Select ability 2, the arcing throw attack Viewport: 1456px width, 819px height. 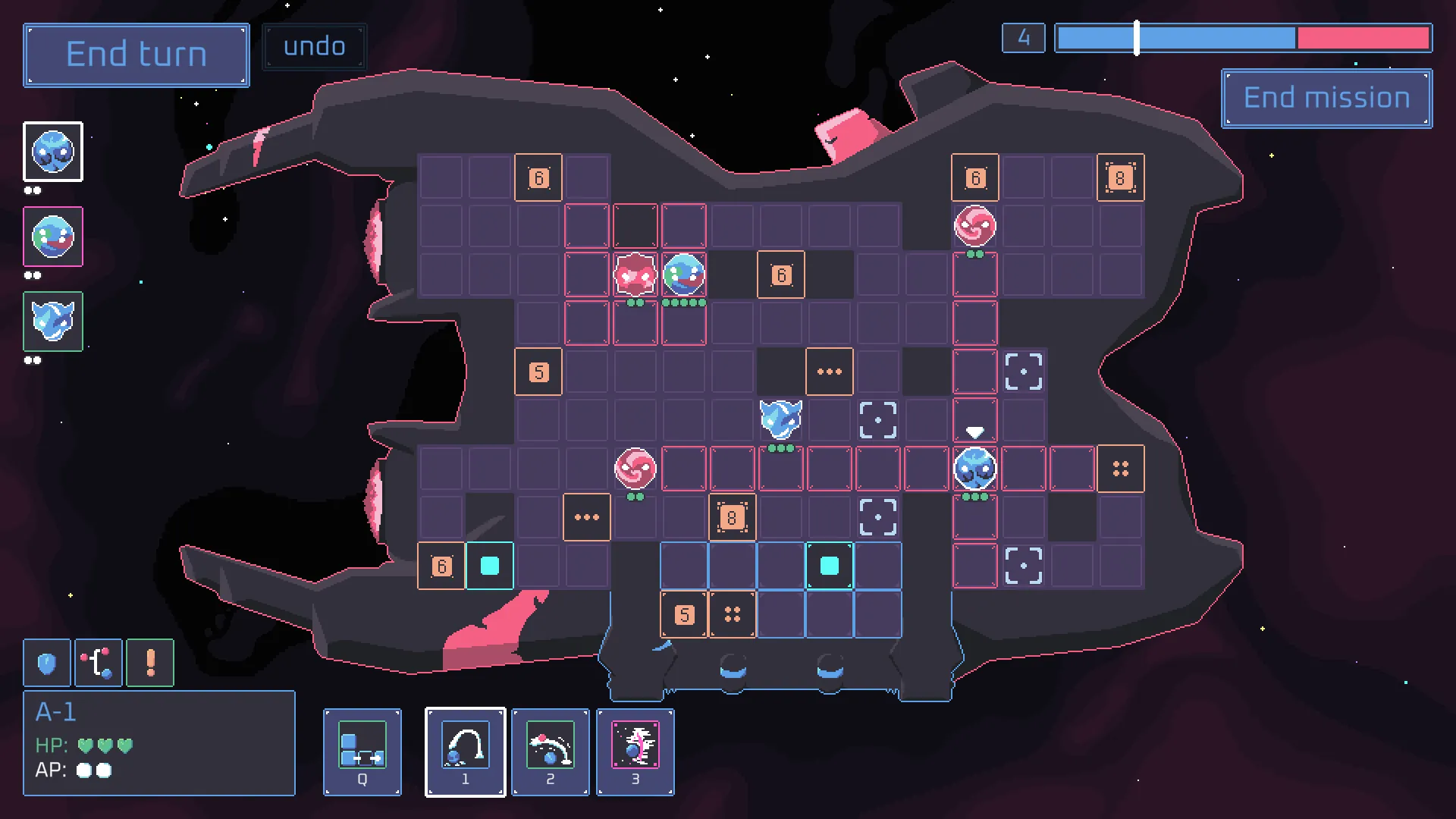[550, 752]
